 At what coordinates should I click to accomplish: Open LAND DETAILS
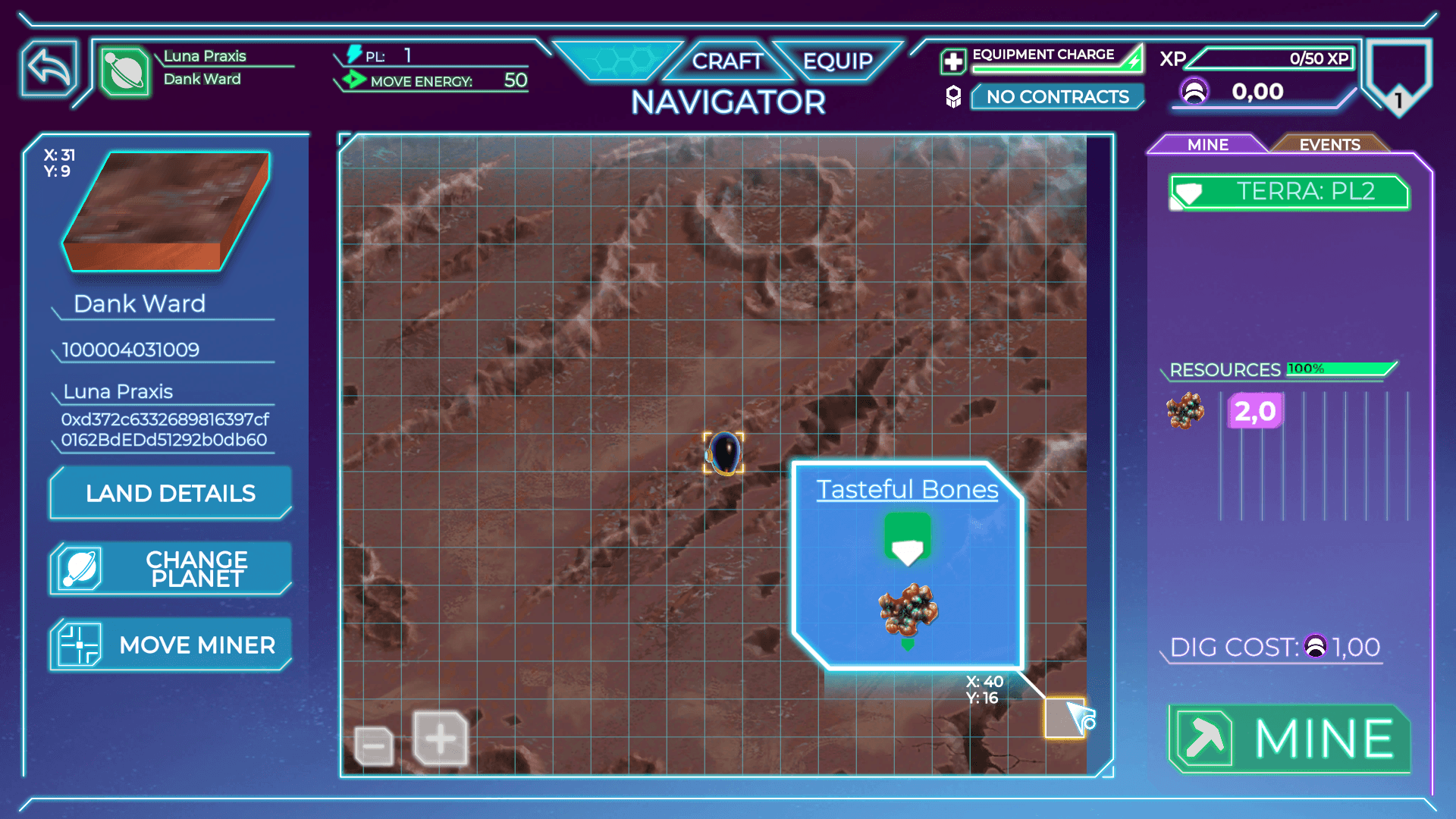(x=171, y=494)
